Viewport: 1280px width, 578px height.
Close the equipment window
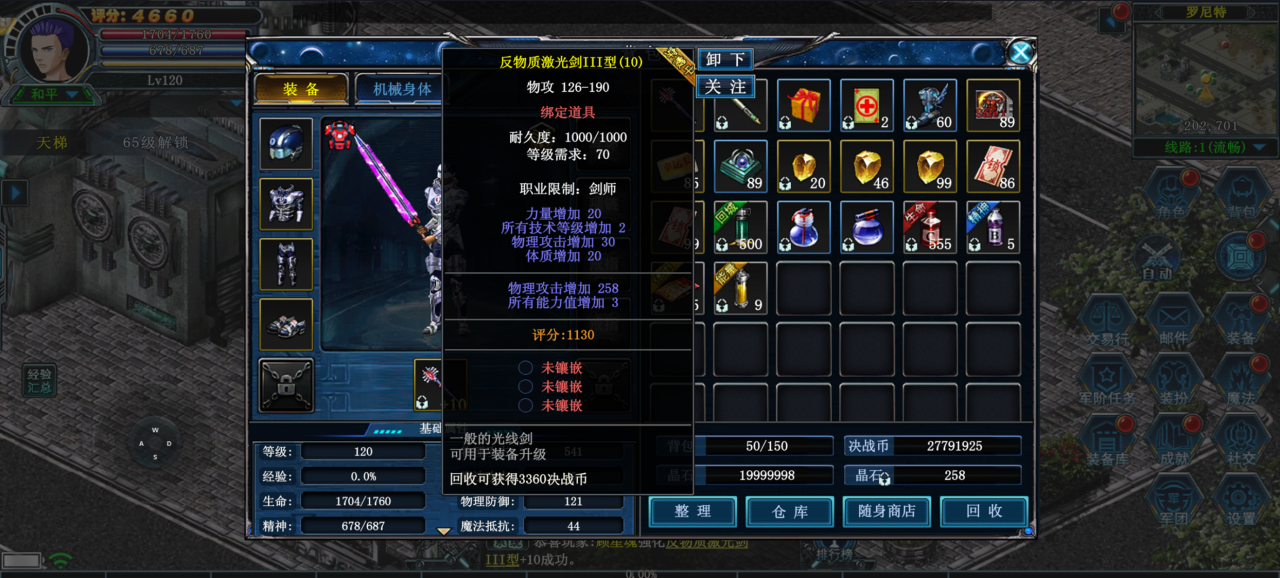click(1019, 53)
